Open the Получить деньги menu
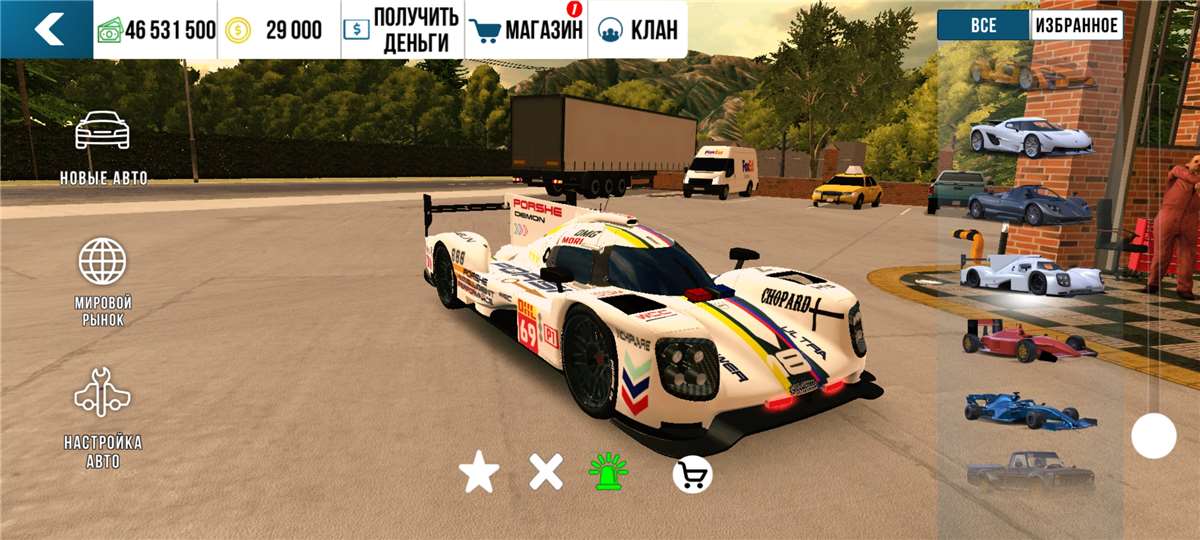The image size is (1200, 540). [402, 30]
